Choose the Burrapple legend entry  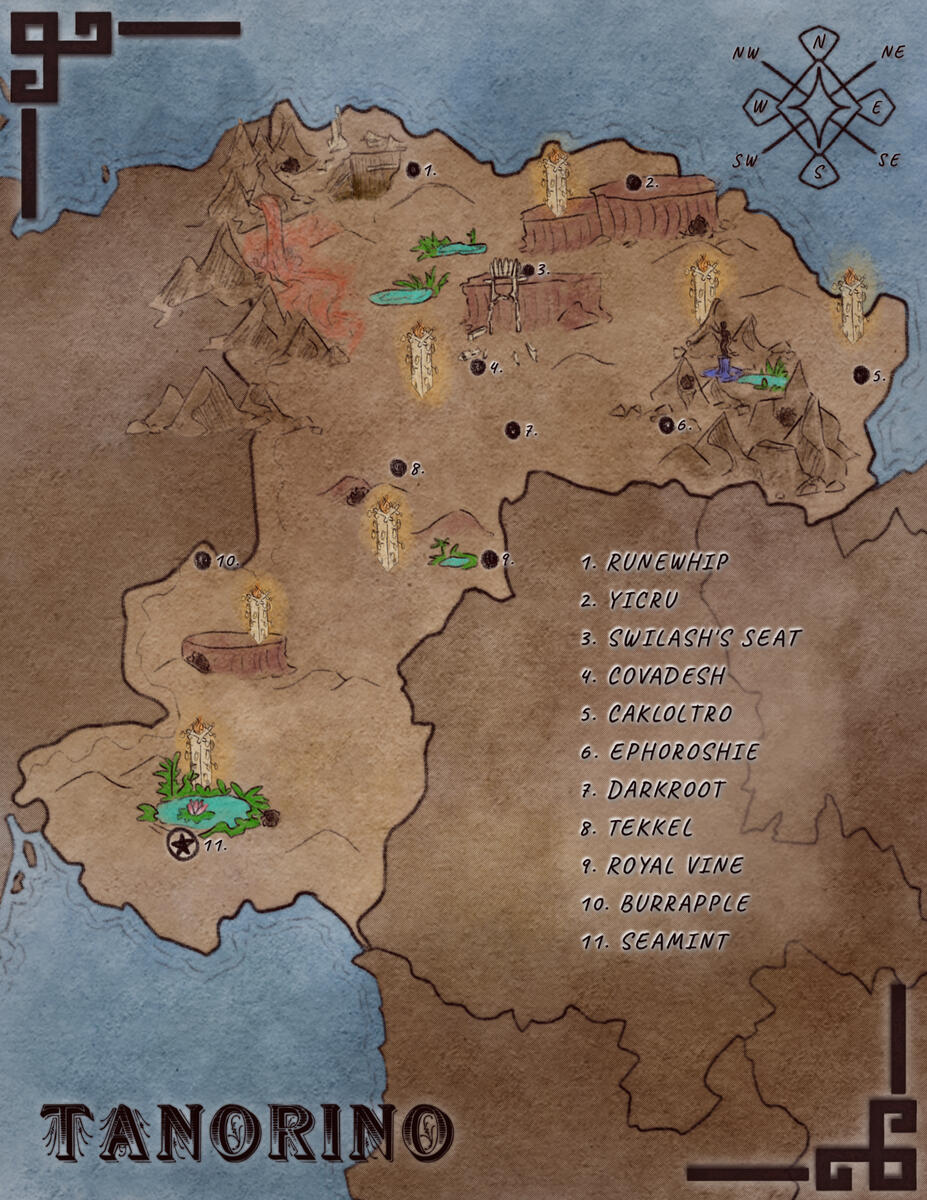click(684, 903)
